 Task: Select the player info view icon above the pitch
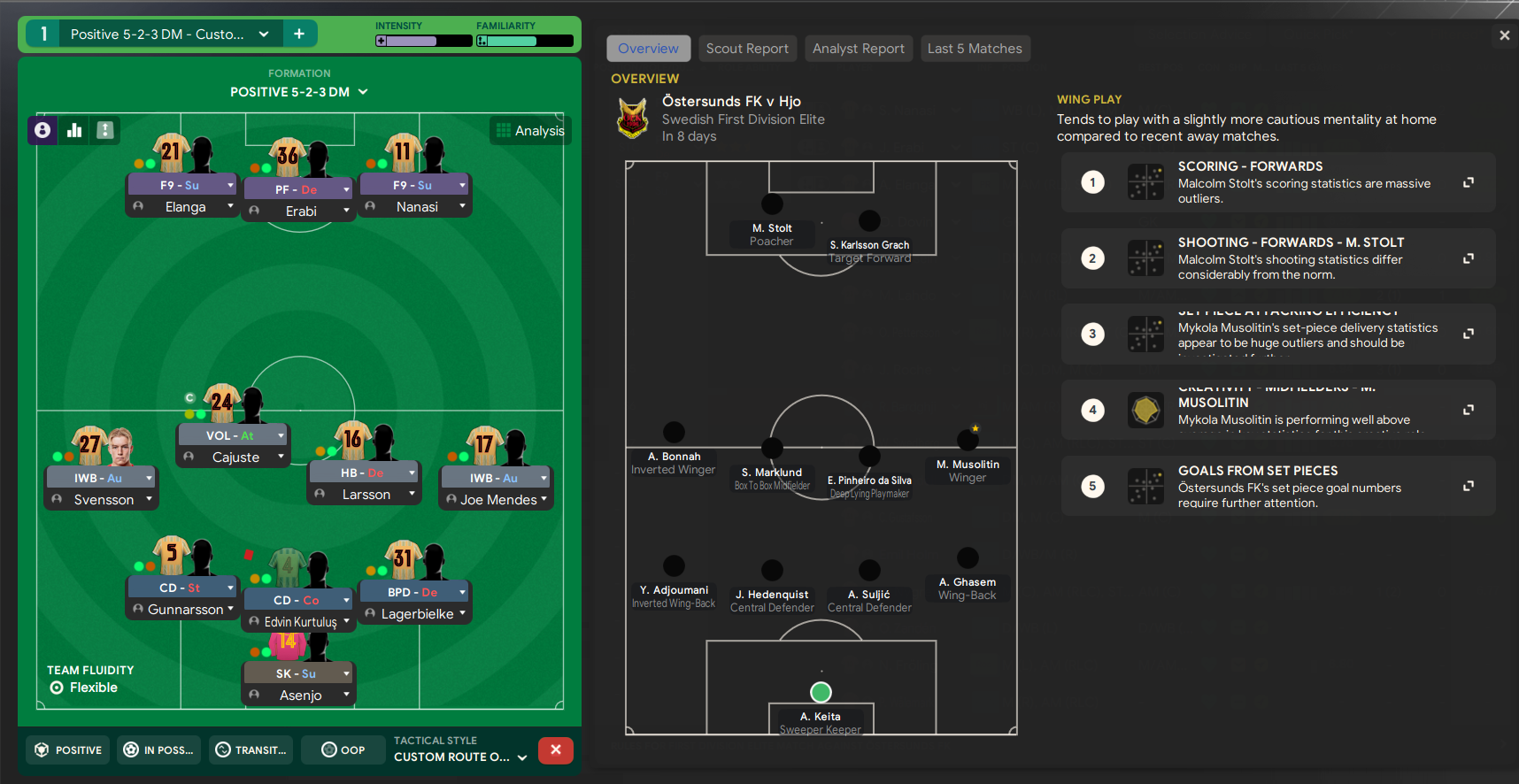coord(42,130)
